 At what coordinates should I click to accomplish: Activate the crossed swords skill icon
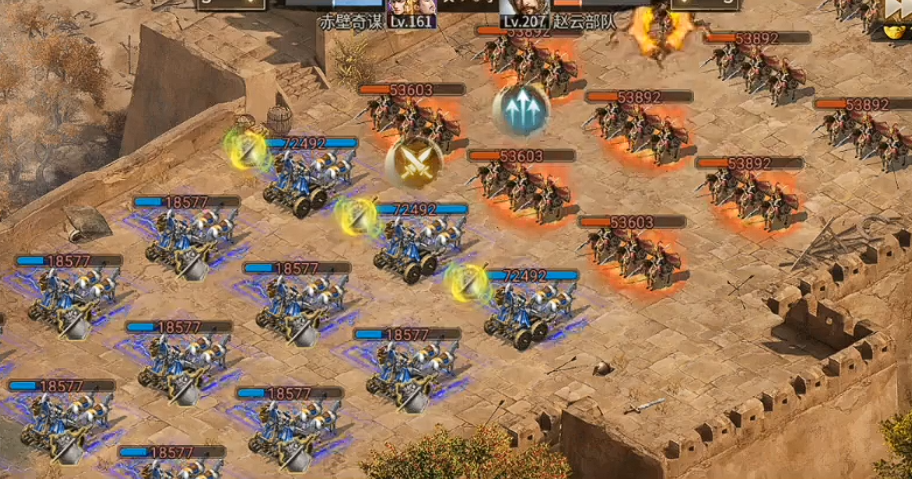pos(415,162)
